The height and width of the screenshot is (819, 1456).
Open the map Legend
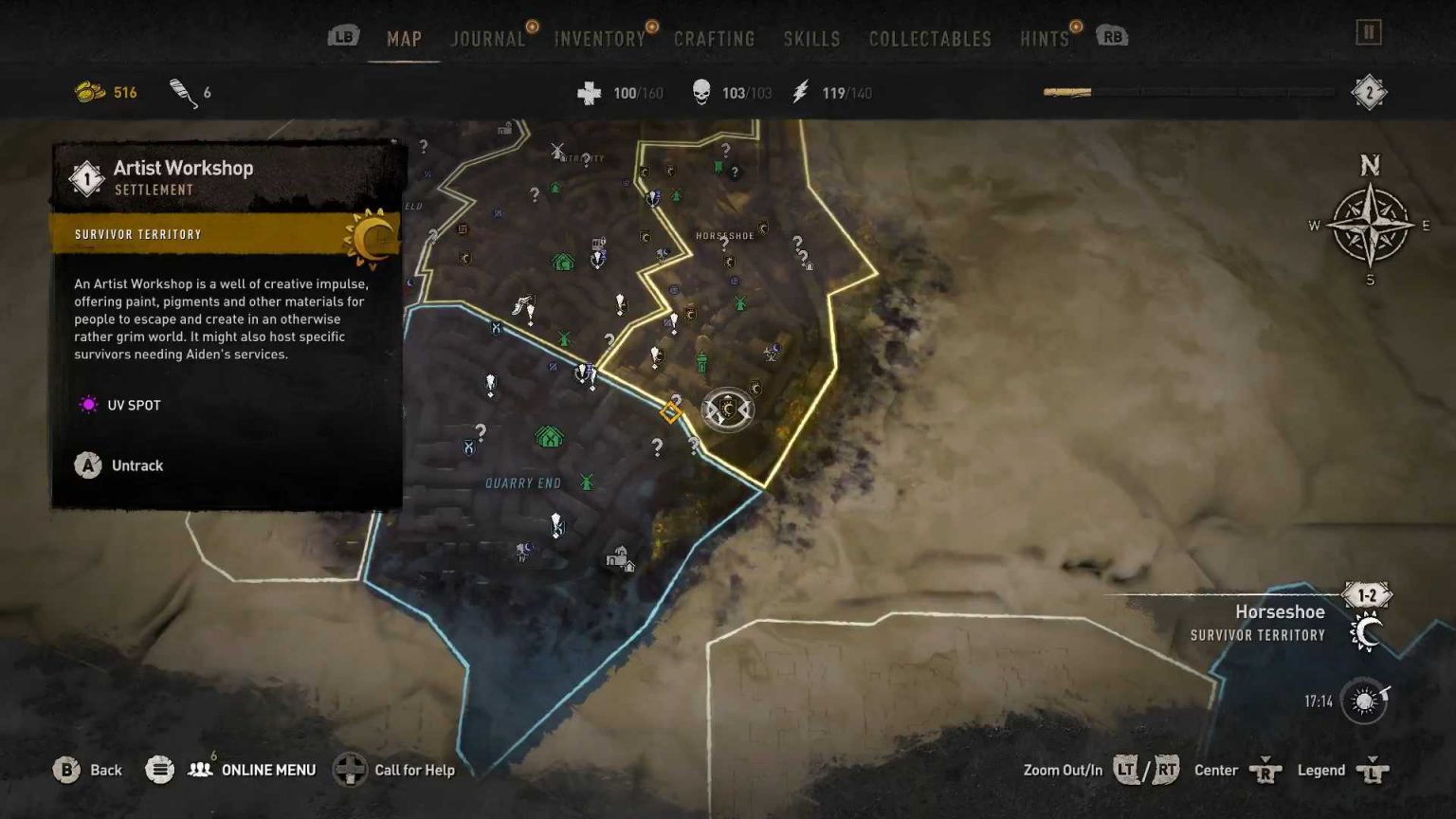pos(1321,770)
